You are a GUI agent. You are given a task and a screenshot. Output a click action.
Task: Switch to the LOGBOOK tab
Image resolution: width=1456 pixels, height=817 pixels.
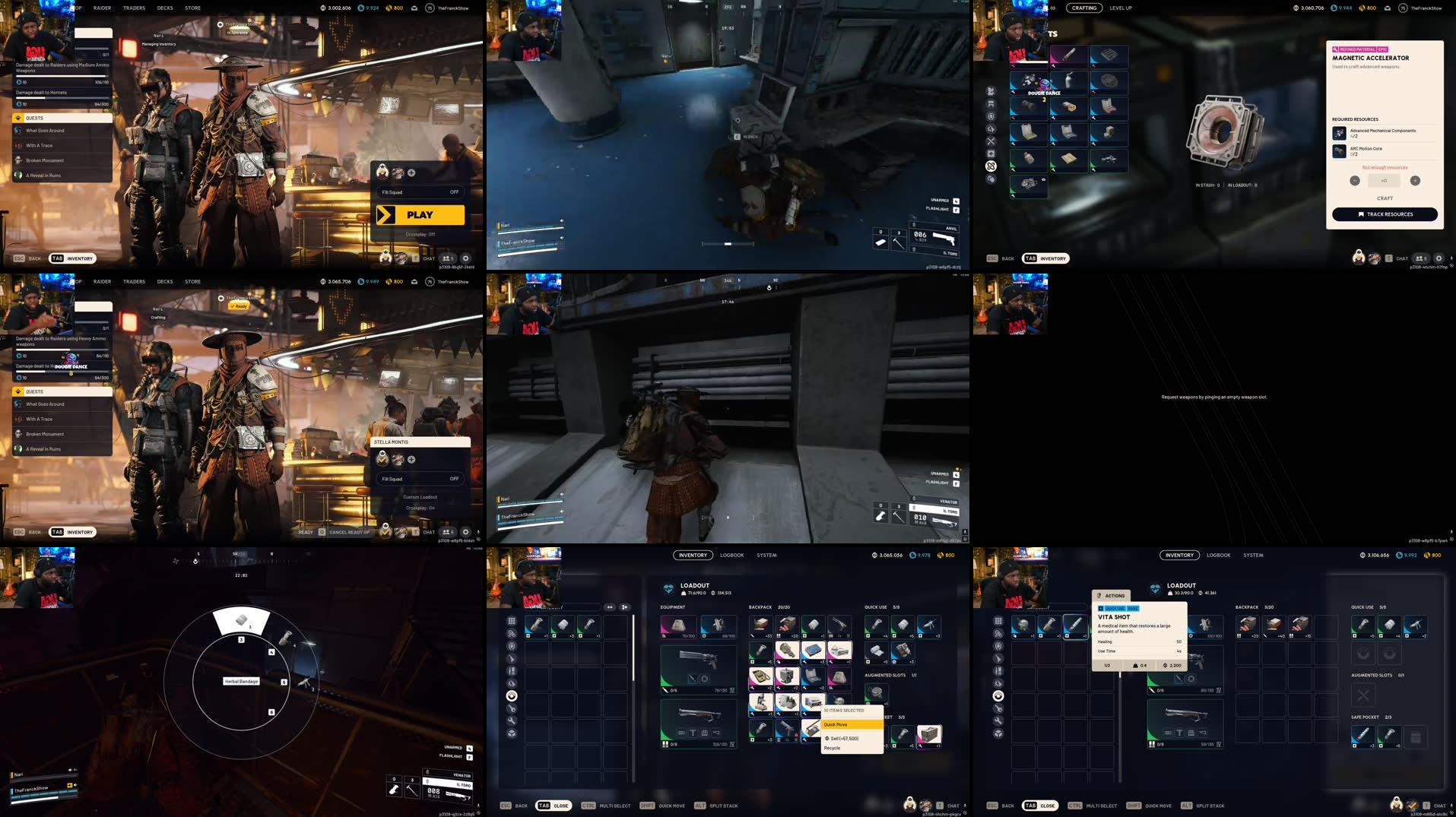[x=731, y=555]
